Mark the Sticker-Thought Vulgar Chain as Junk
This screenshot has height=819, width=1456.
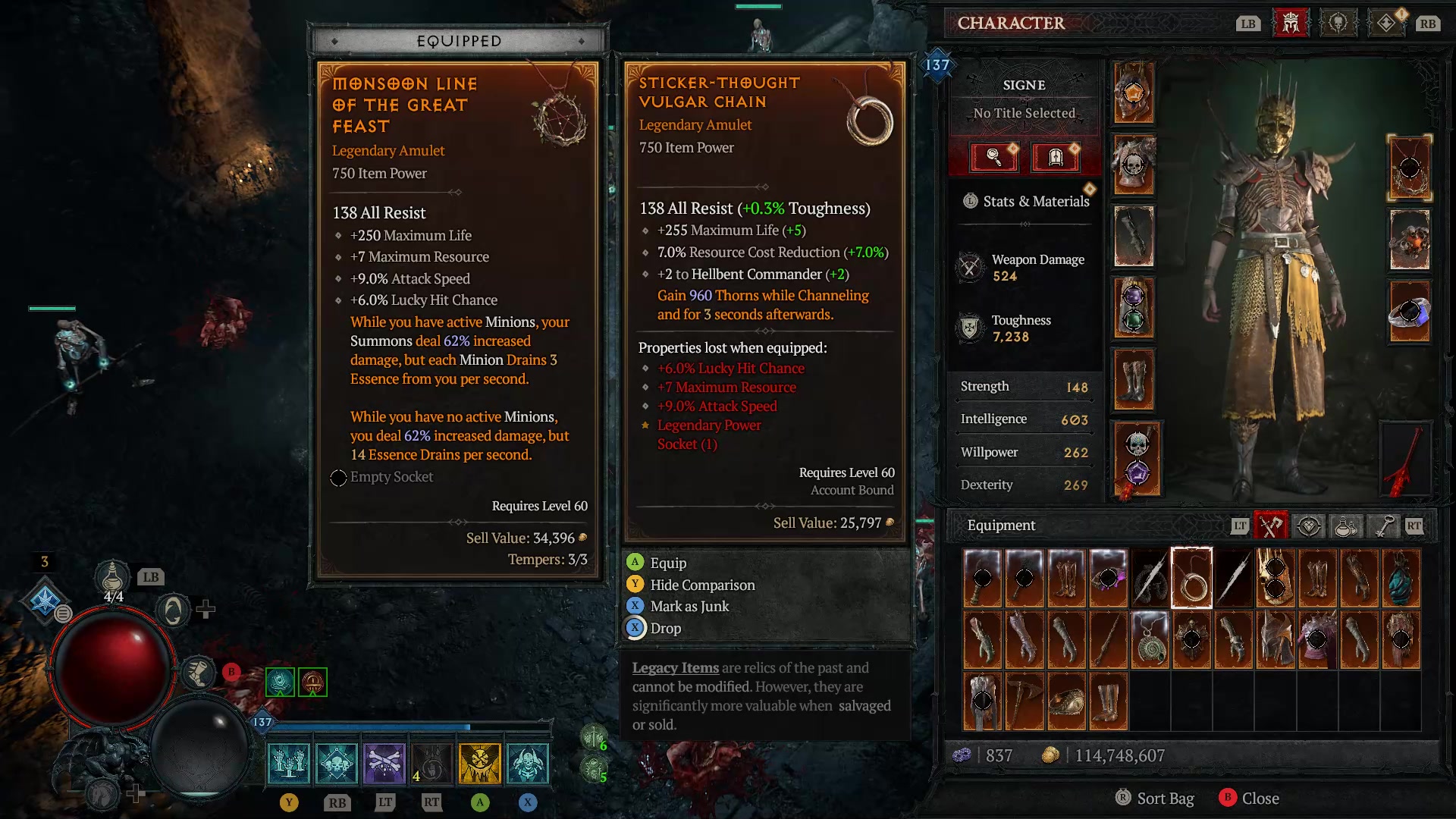(688, 606)
